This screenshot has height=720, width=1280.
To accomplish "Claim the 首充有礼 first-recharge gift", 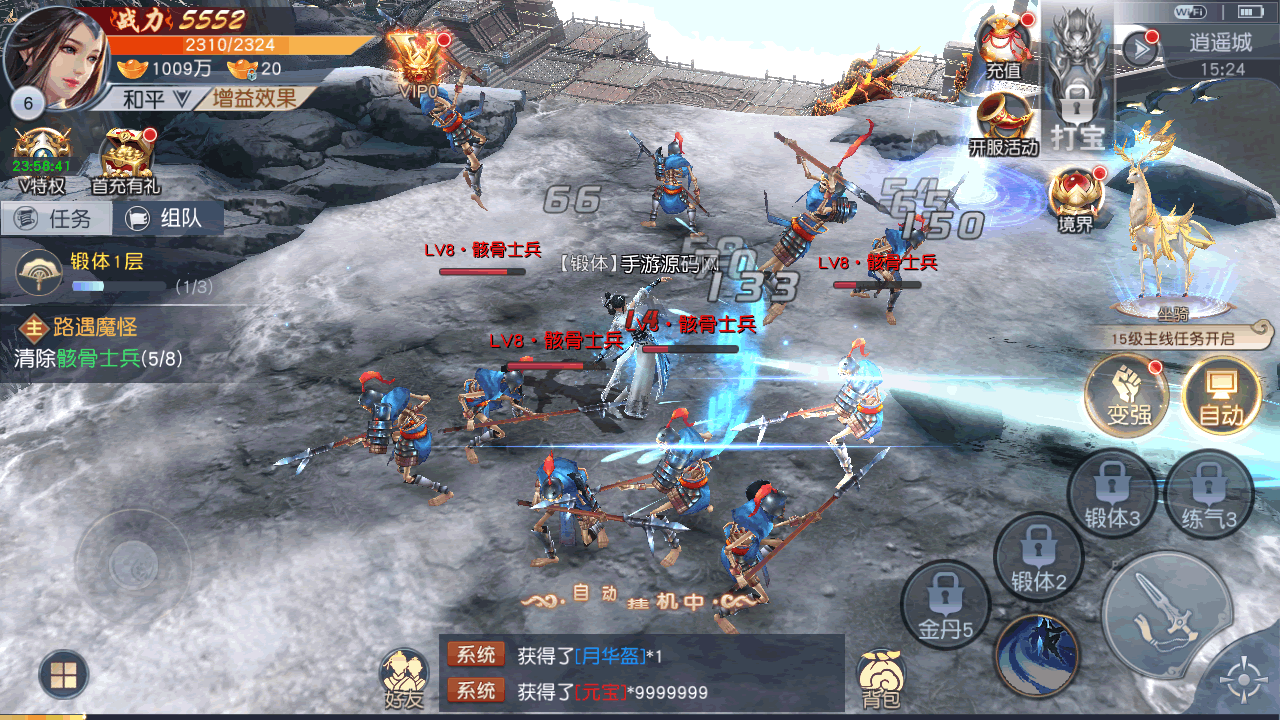I will [x=126, y=160].
